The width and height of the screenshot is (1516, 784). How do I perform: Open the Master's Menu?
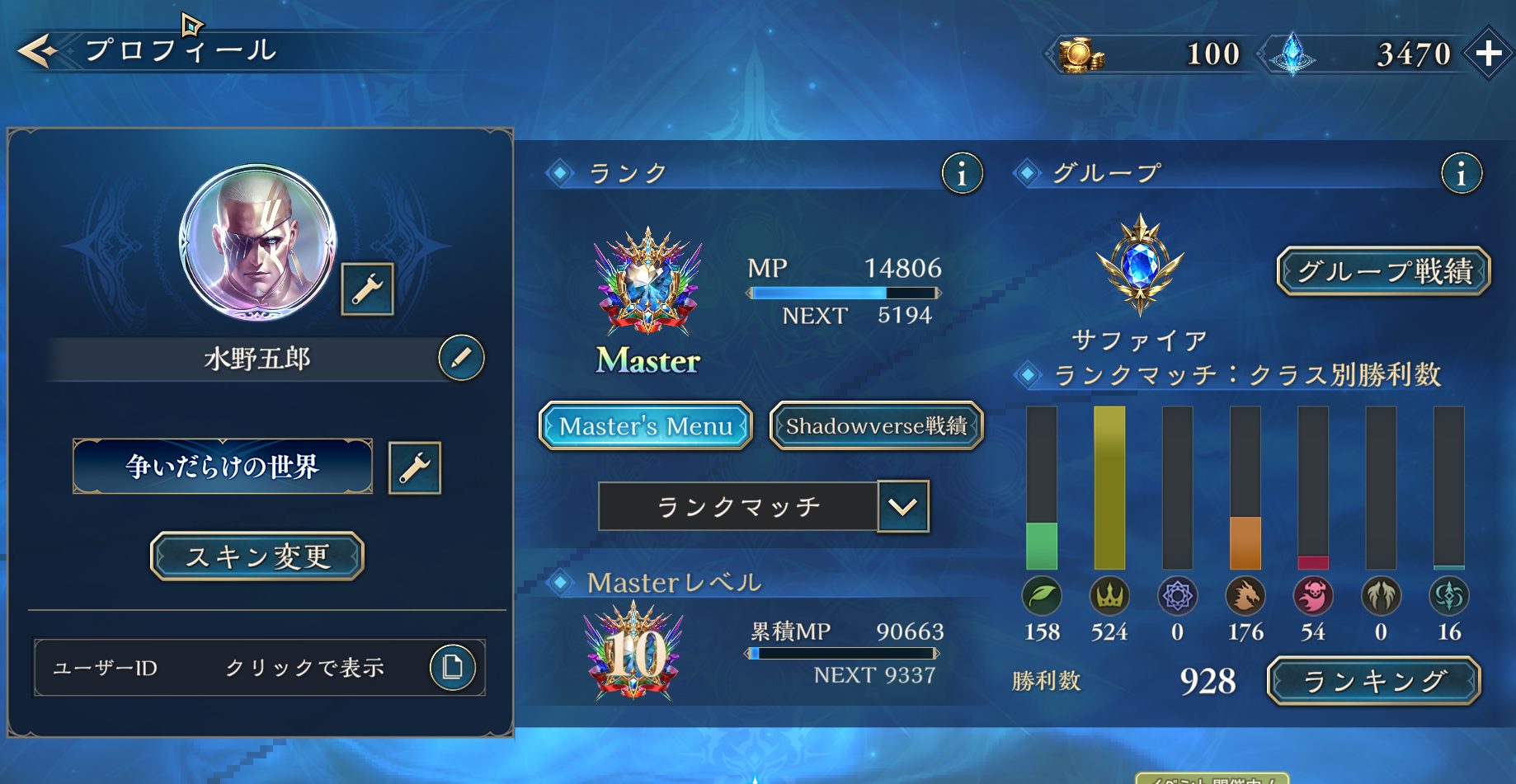click(x=646, y=426)
